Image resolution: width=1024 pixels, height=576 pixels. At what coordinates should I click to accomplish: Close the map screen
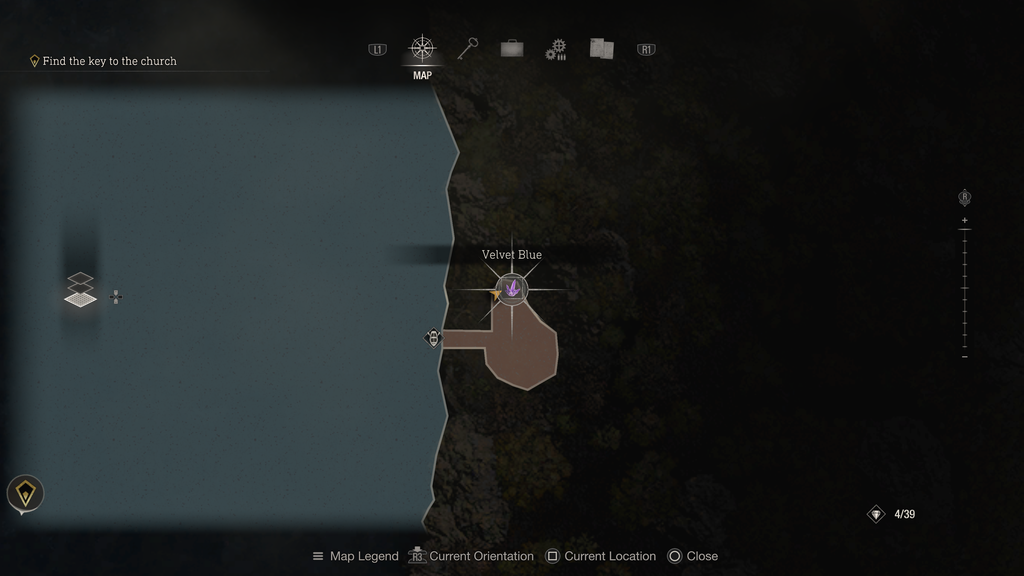[692, 556]
